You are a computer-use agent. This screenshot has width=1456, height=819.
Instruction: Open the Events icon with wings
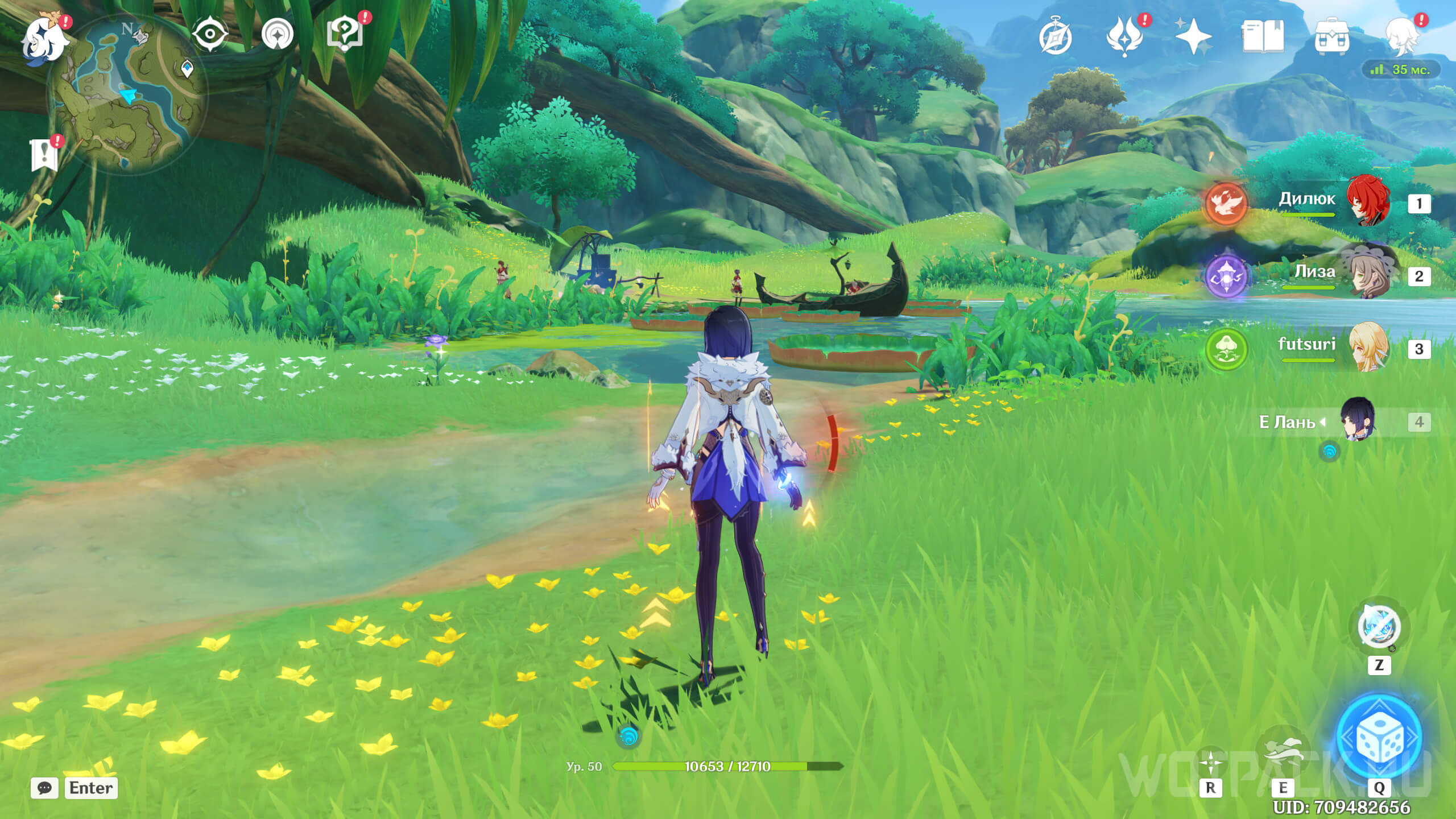click(x=1124, y=38)
